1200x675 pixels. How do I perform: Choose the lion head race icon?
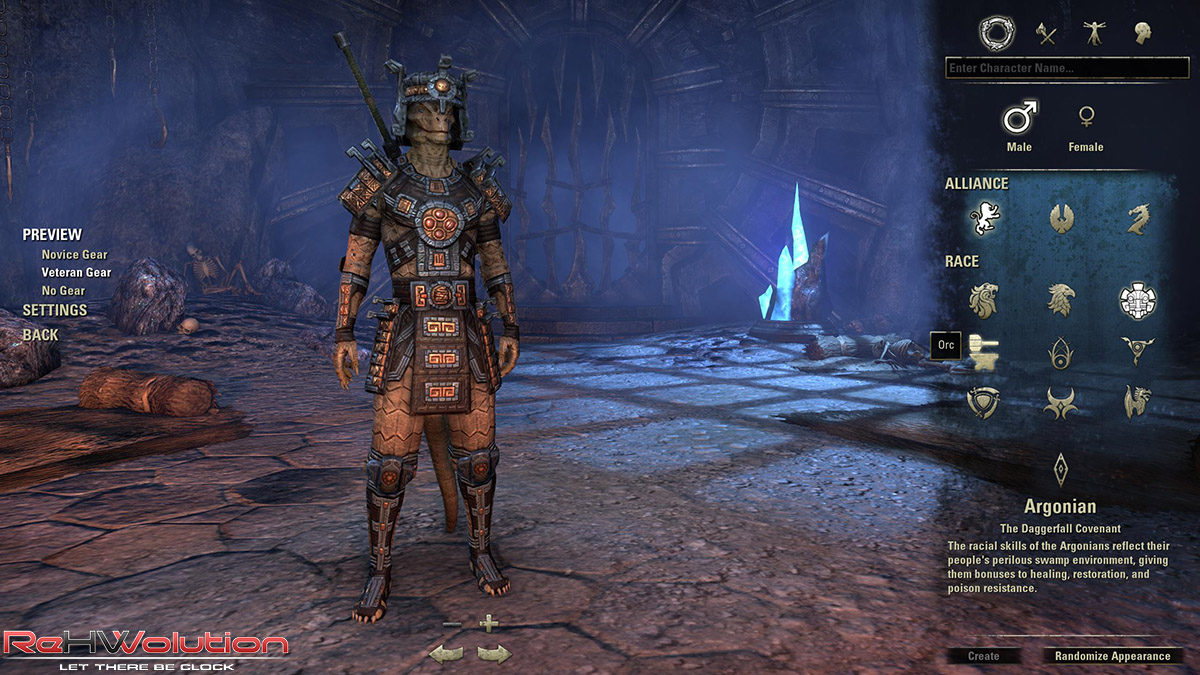984,298
